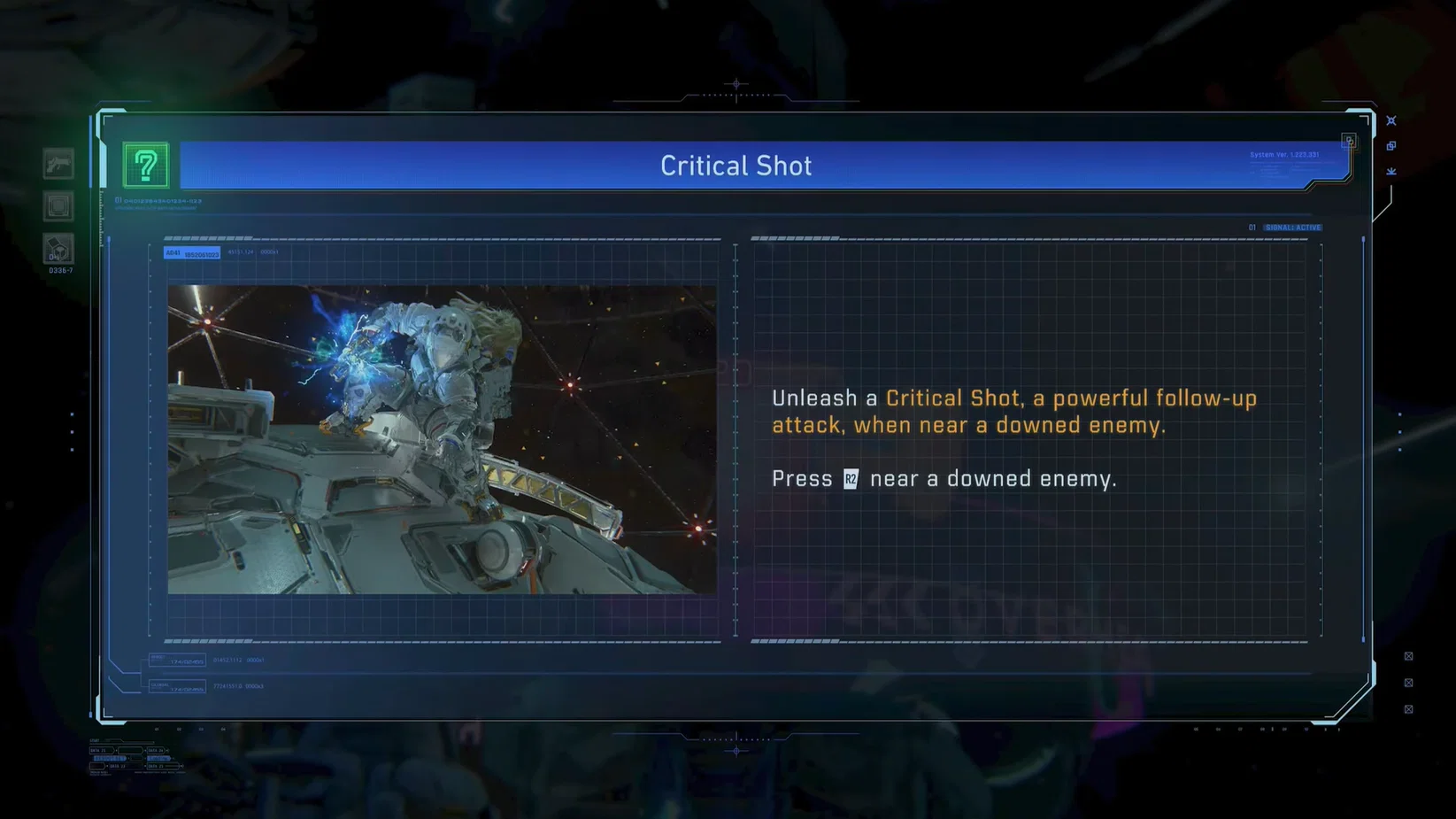1456x819 pixels.
Task: Click the small screen icon beside System Ver banner
Action: [x=1348, y=140]
